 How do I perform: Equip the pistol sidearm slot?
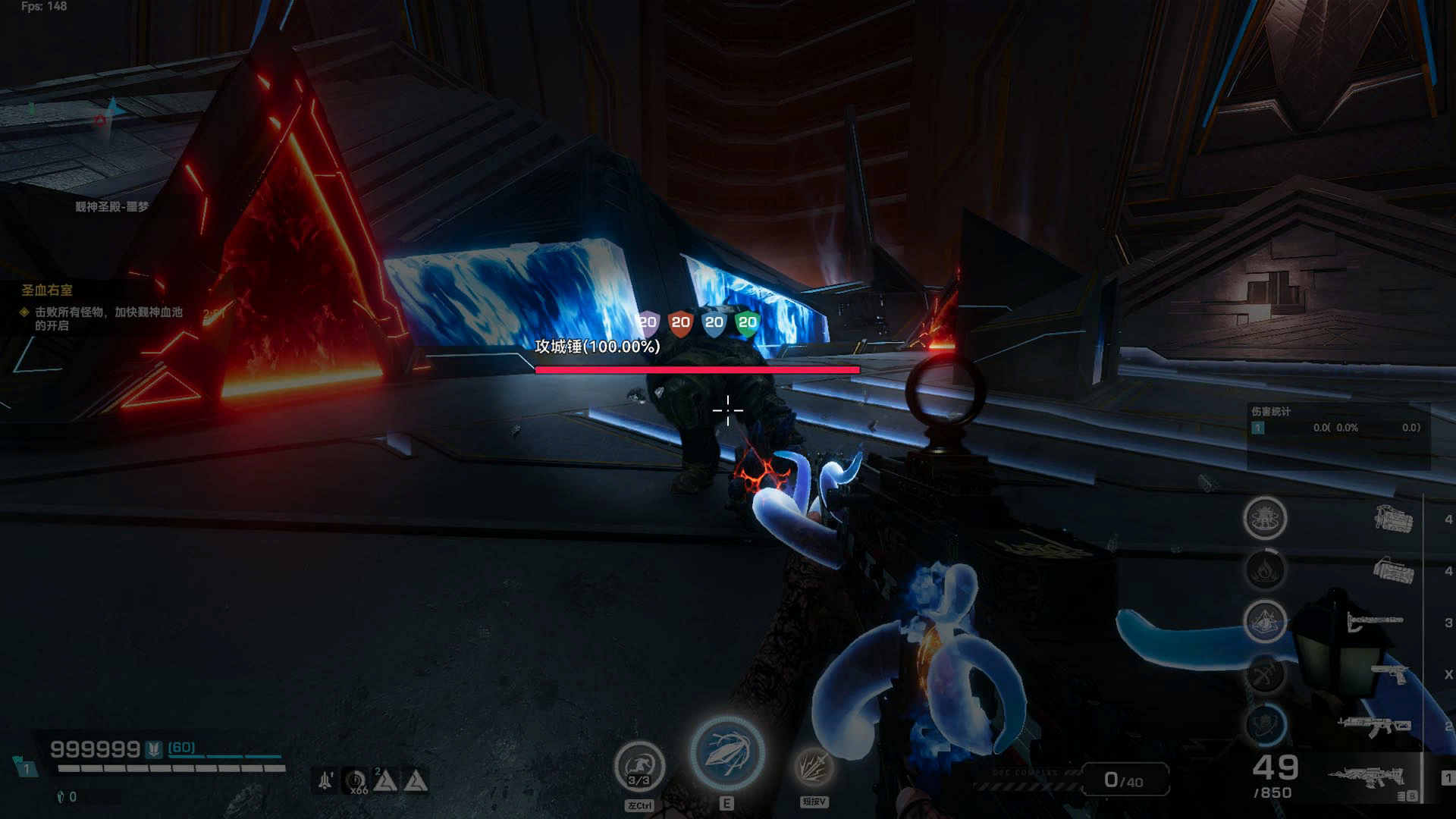(x=1389, y=673)
